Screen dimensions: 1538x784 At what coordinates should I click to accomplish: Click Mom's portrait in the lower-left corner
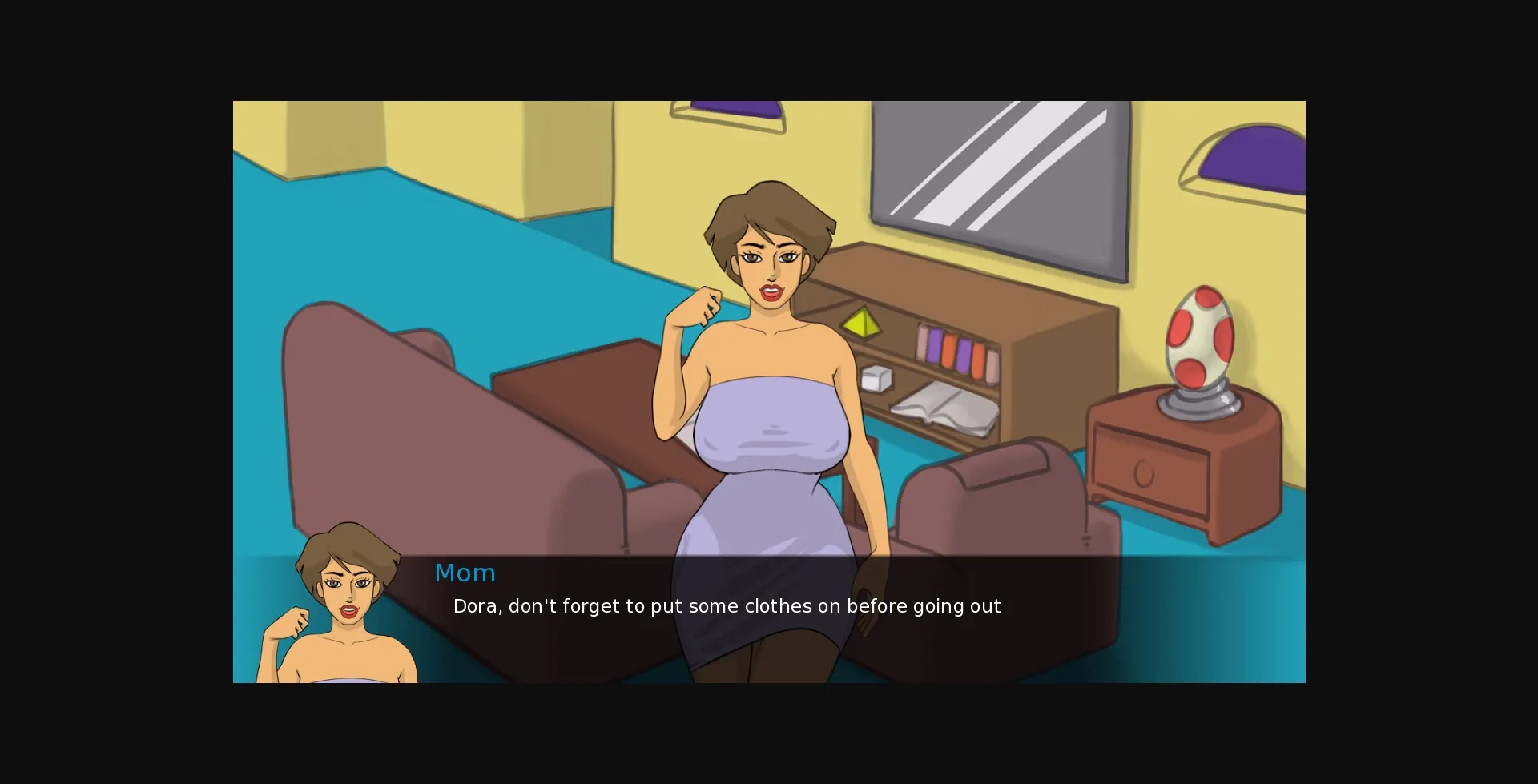344,609
